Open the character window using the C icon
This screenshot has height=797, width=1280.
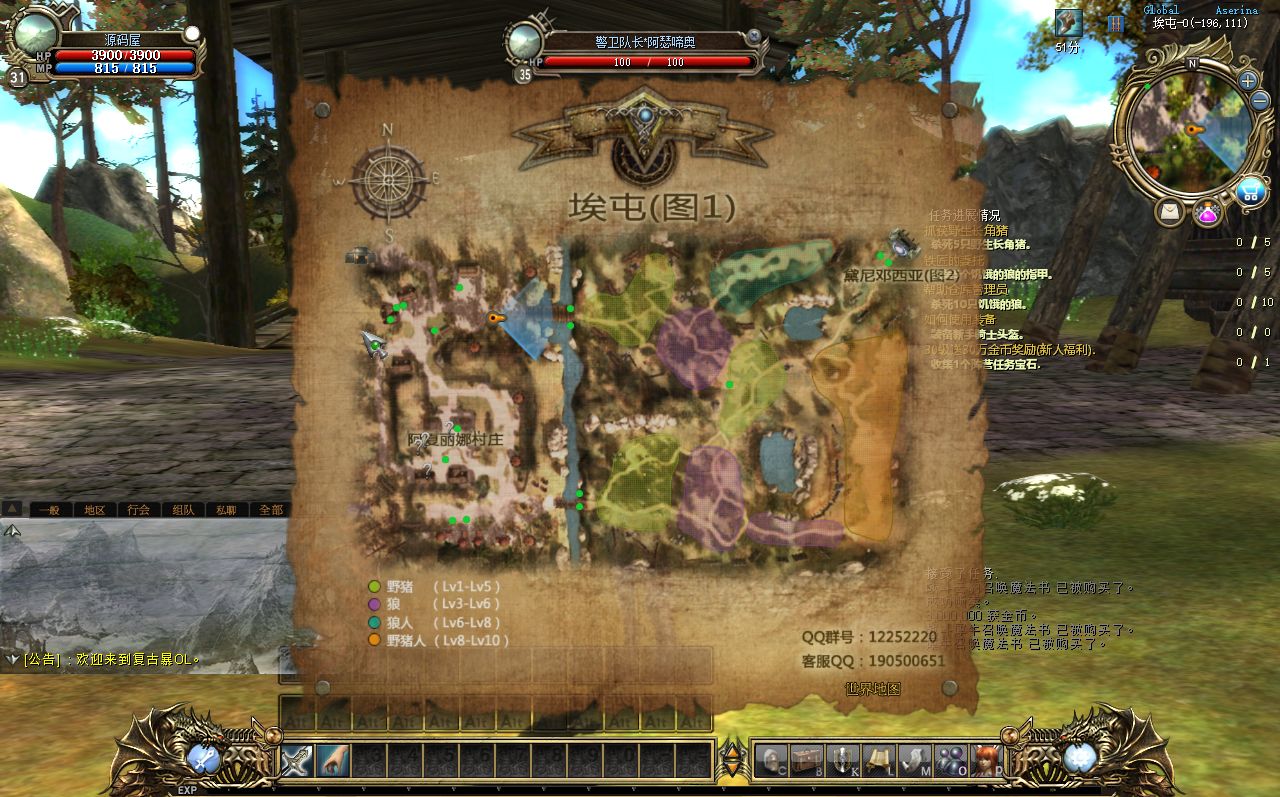click(771, 760)
